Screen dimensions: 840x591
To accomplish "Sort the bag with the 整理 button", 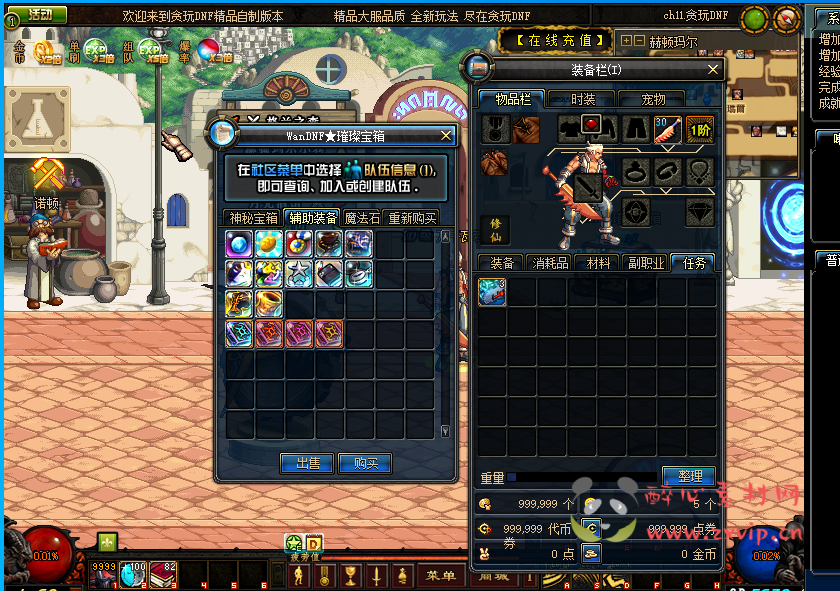I will 689,476.
